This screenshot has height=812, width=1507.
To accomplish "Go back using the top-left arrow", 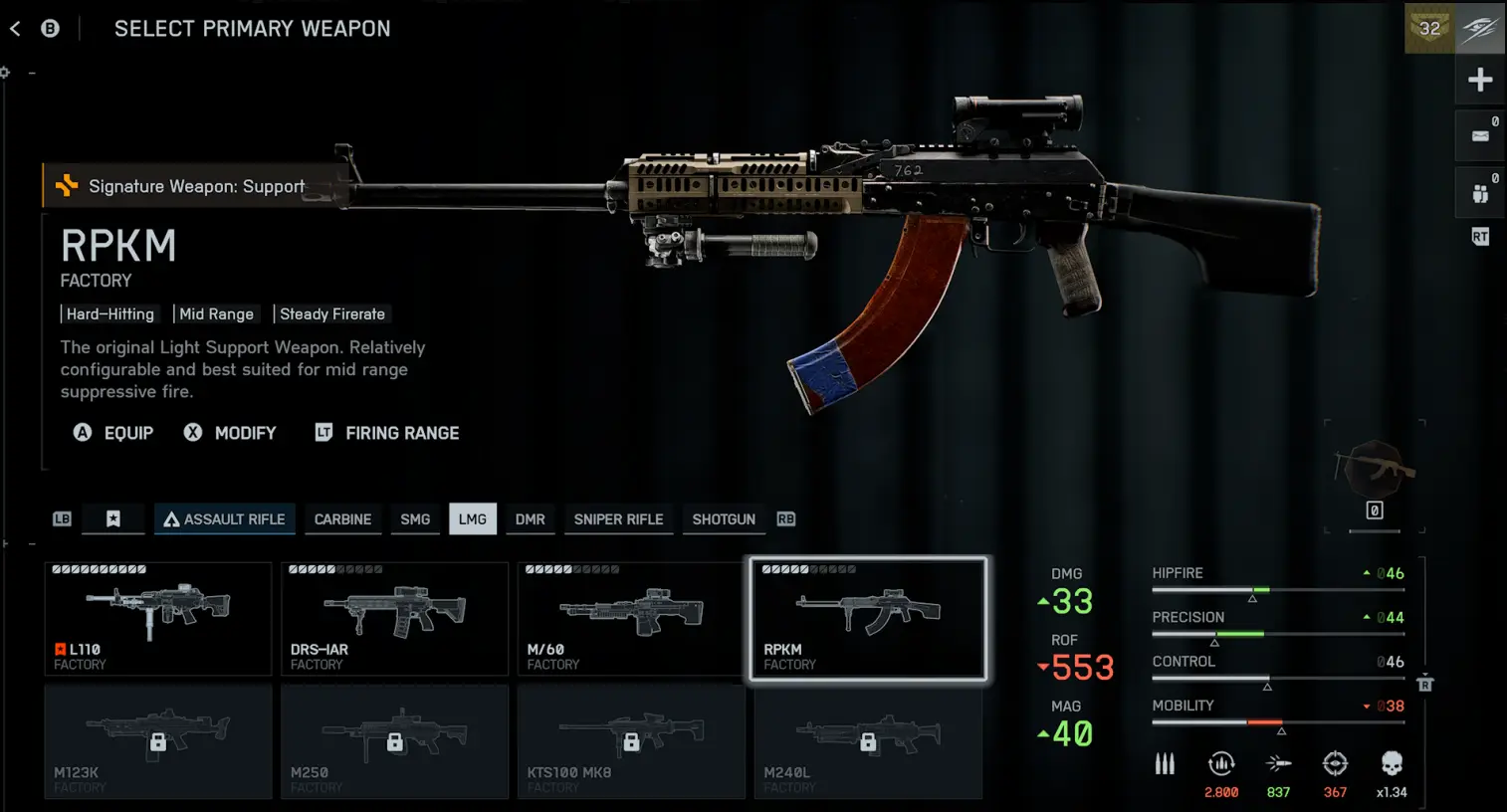I will coord(15,29).
